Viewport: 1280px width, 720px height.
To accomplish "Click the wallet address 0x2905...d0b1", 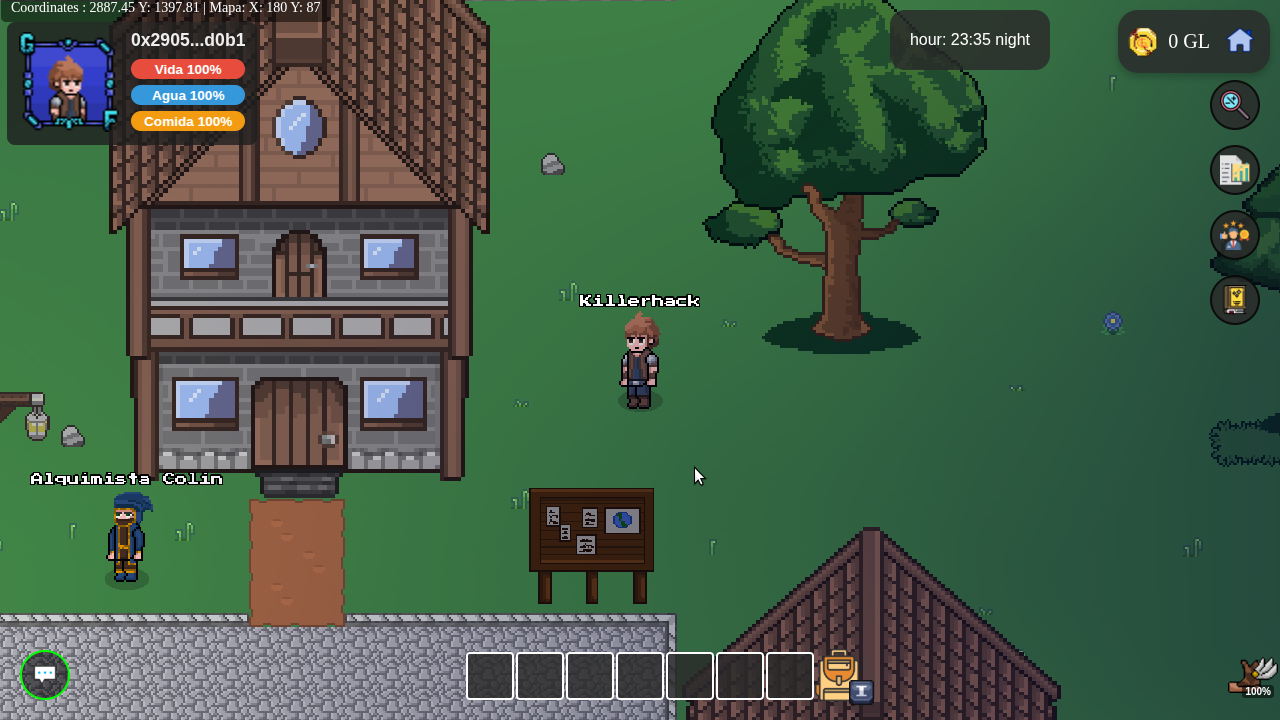I will pos(187,40).
